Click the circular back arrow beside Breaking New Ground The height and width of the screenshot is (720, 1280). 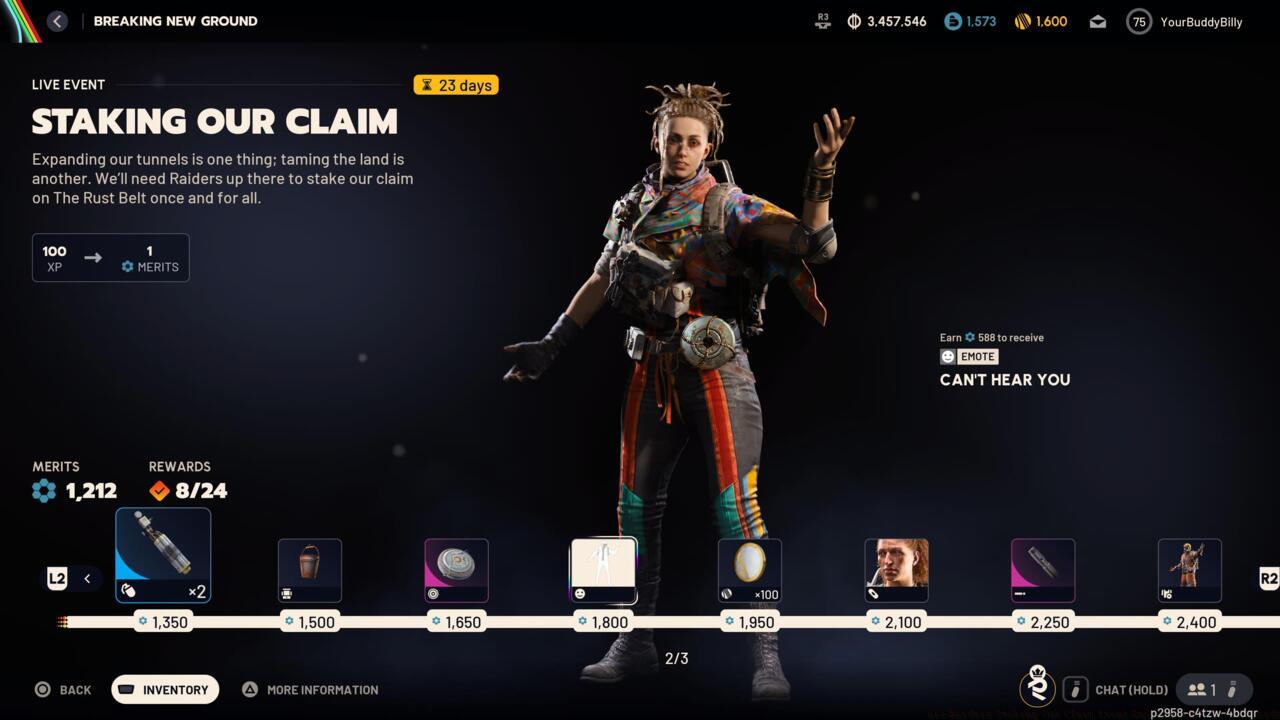coord(57,20)
